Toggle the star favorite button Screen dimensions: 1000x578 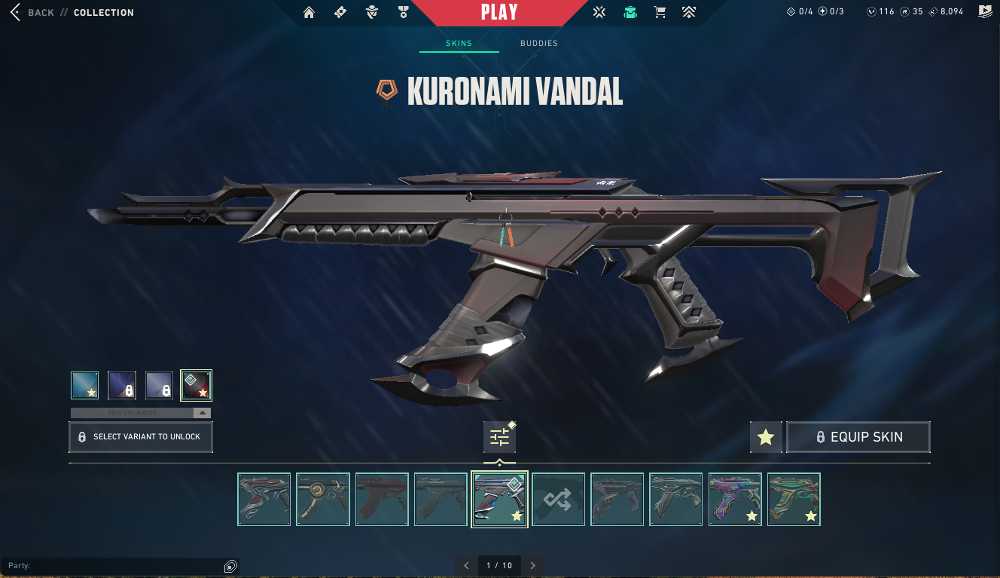[766, 437]
